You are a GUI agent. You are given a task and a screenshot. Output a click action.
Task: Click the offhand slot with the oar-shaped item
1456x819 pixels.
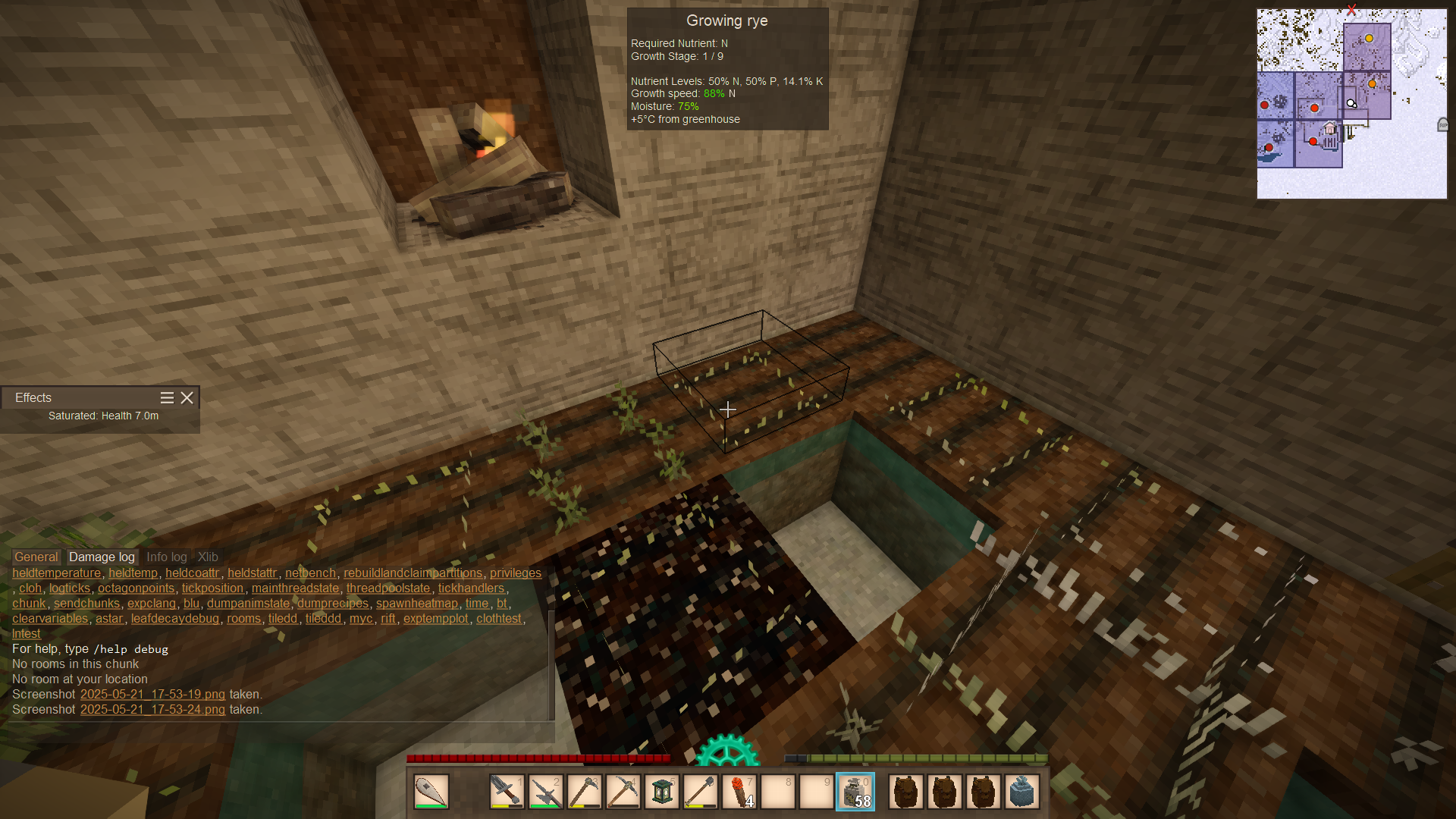point(431,792)
